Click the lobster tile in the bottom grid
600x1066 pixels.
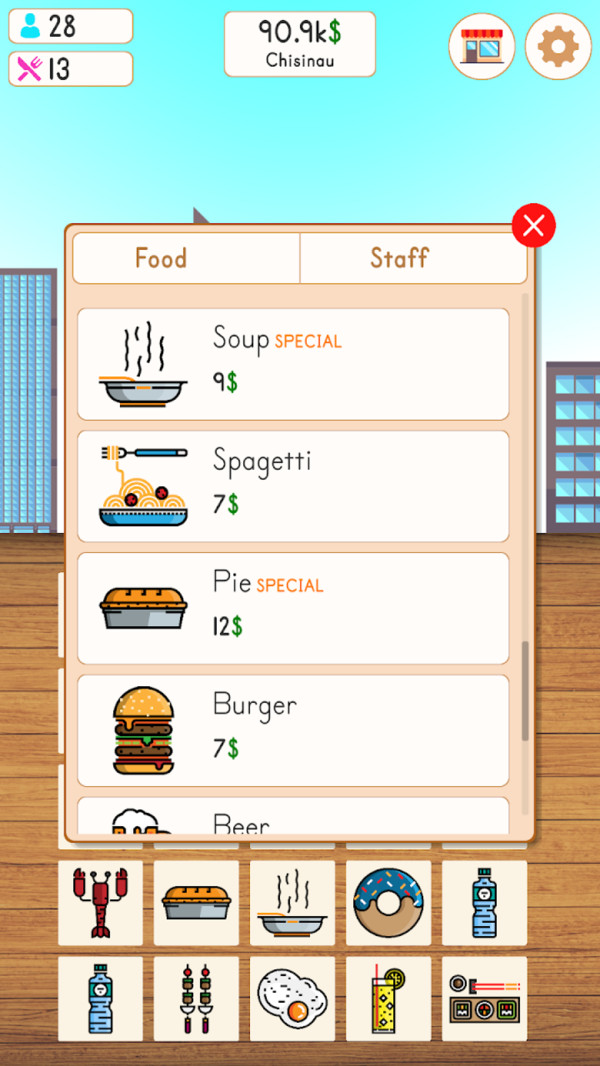pyautogui.click(x=100, y=903)
